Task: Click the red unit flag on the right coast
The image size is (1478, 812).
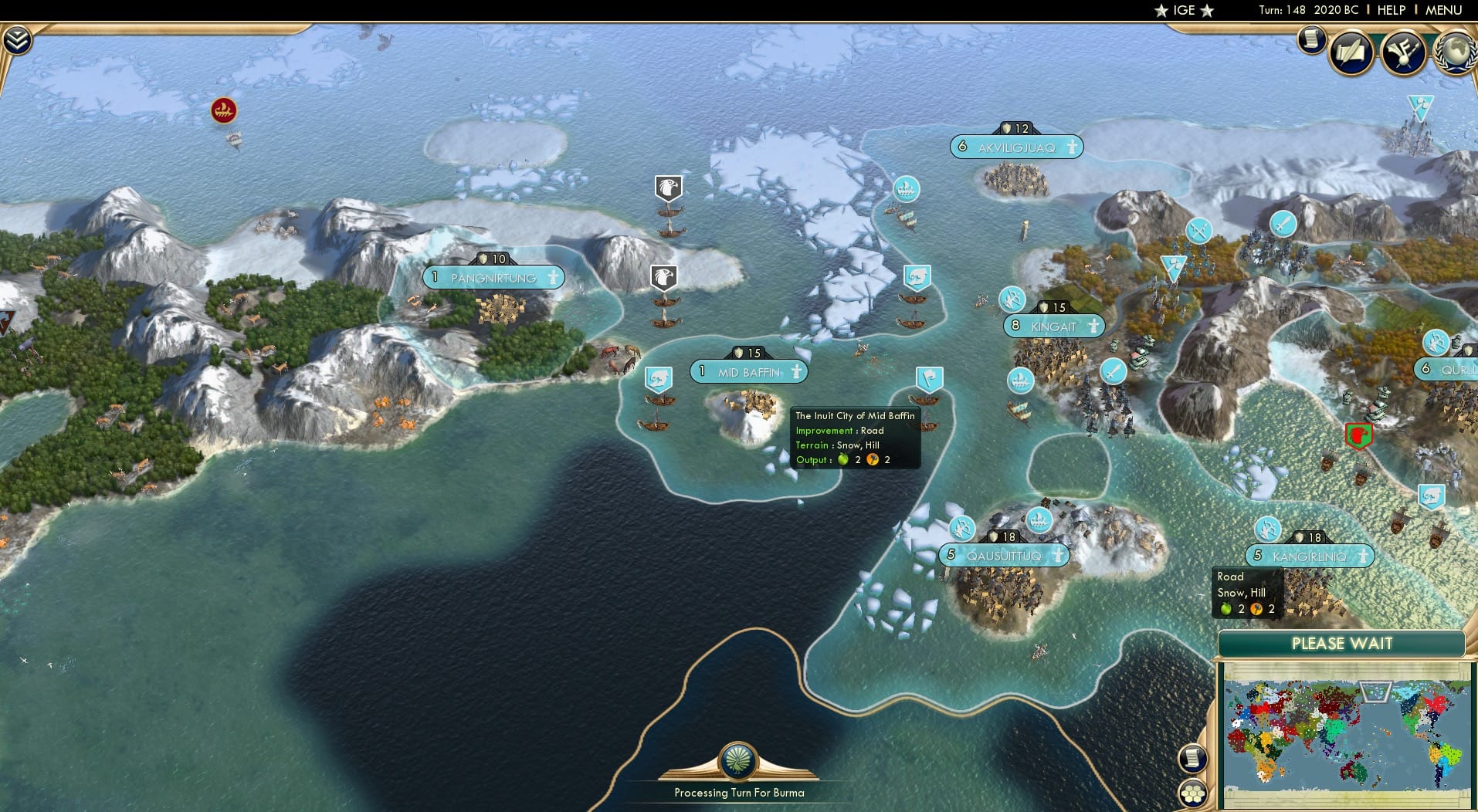Action: 1358,435
